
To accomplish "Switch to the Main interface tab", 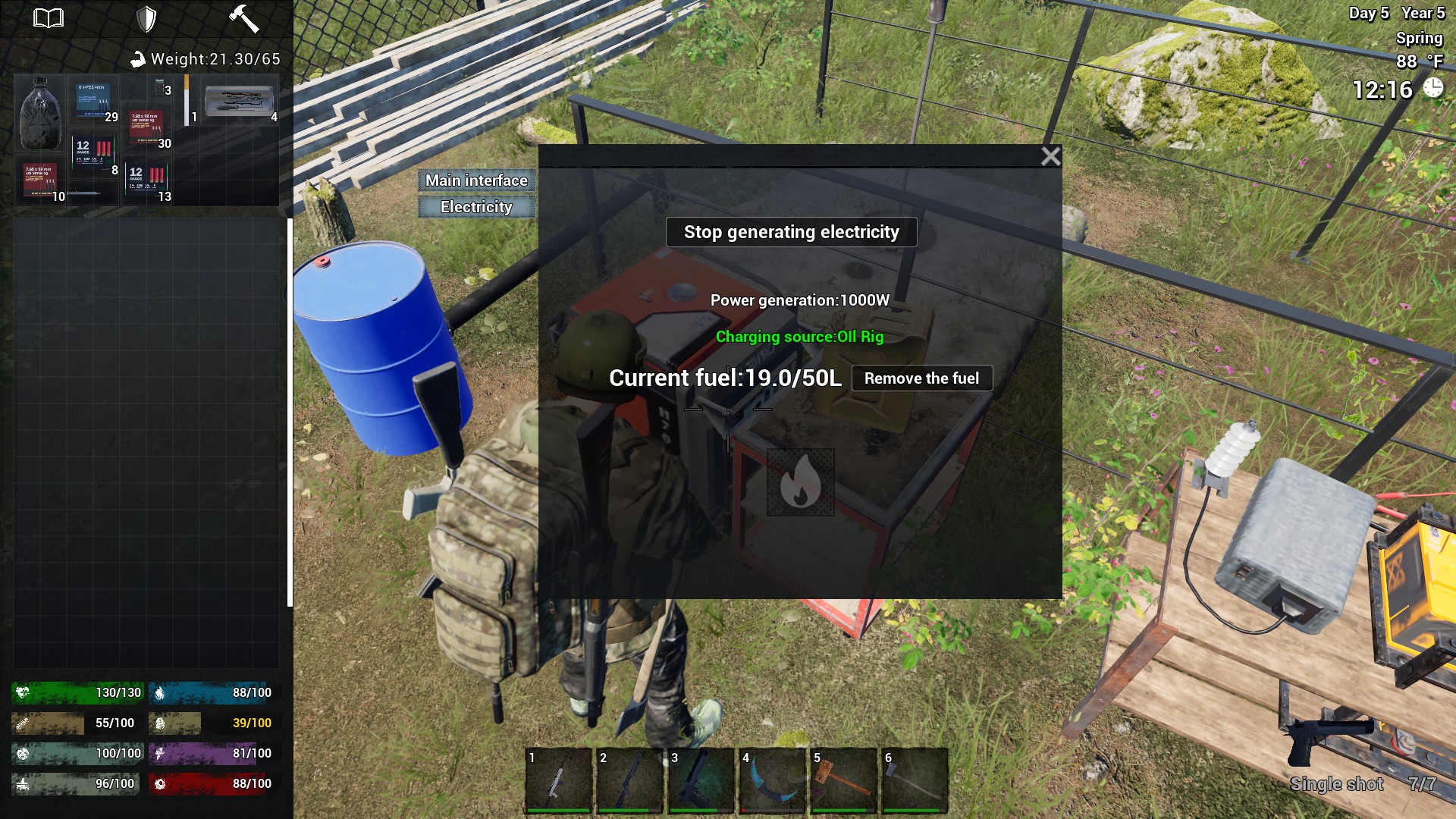I will point(476,180).
